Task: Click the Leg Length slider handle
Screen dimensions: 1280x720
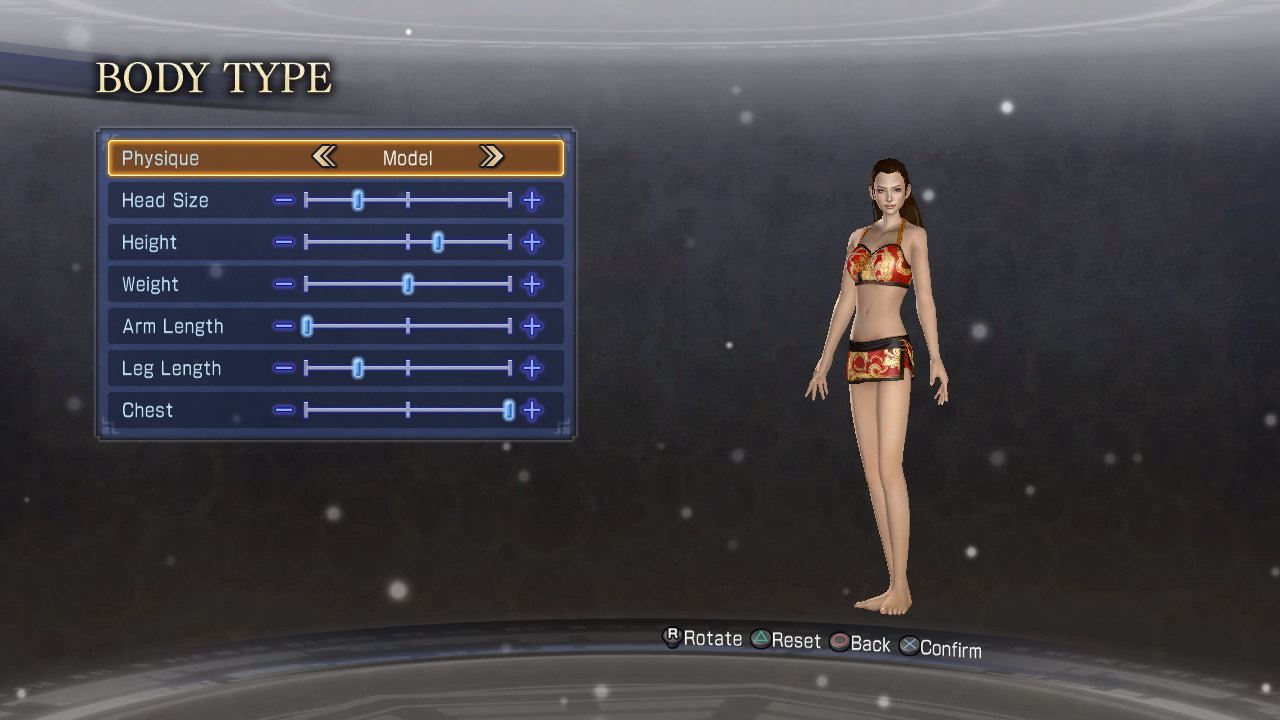Action: point(358,368)
